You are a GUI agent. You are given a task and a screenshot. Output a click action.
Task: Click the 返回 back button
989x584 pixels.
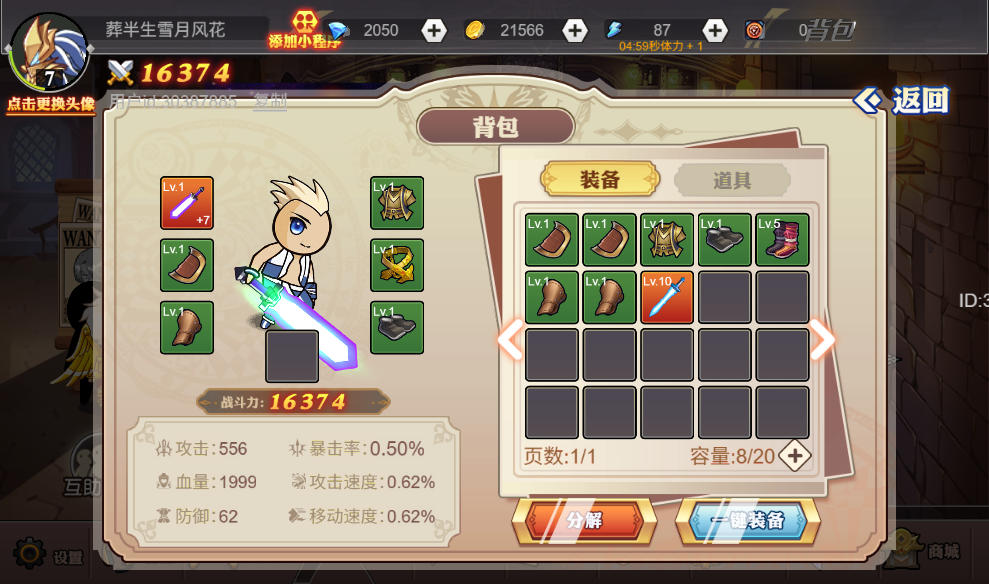point(902,100)
